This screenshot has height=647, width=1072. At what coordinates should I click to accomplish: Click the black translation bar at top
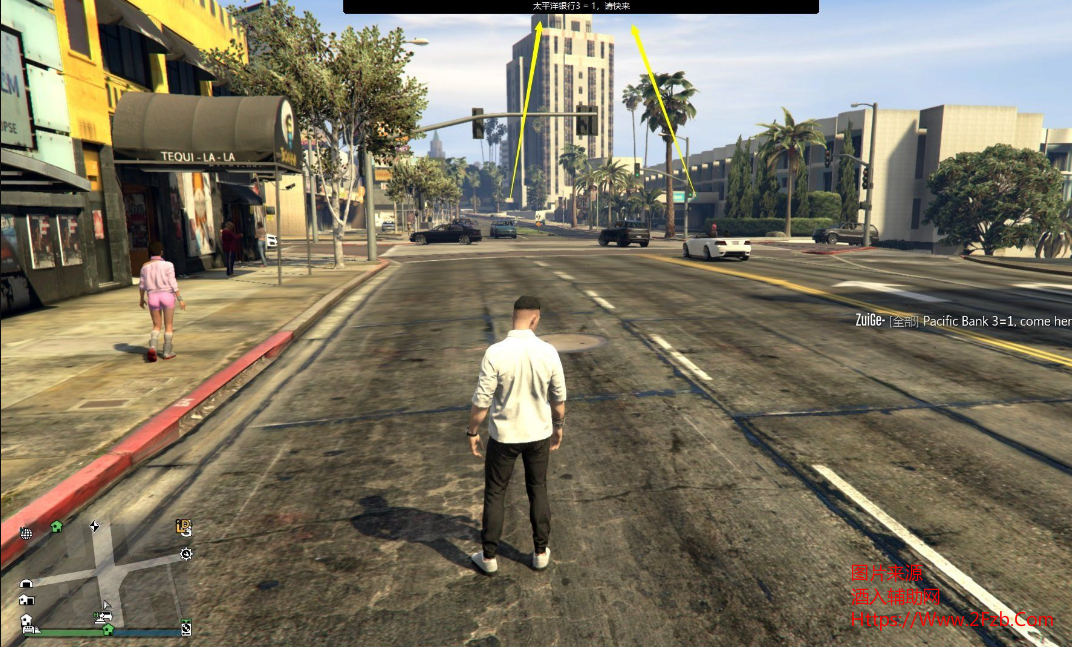point(580,6)
